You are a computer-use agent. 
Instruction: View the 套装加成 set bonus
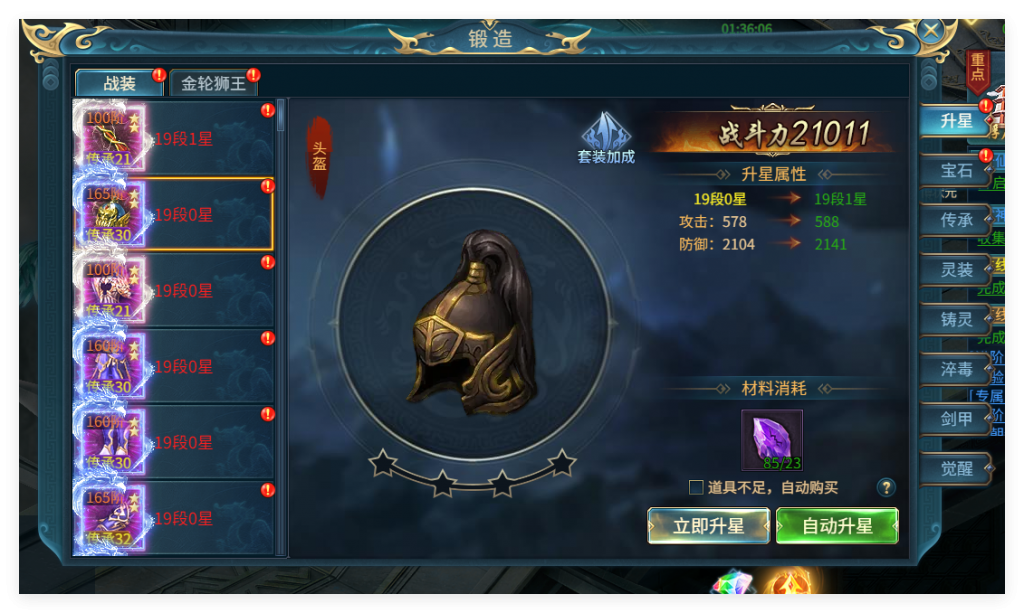606,138
